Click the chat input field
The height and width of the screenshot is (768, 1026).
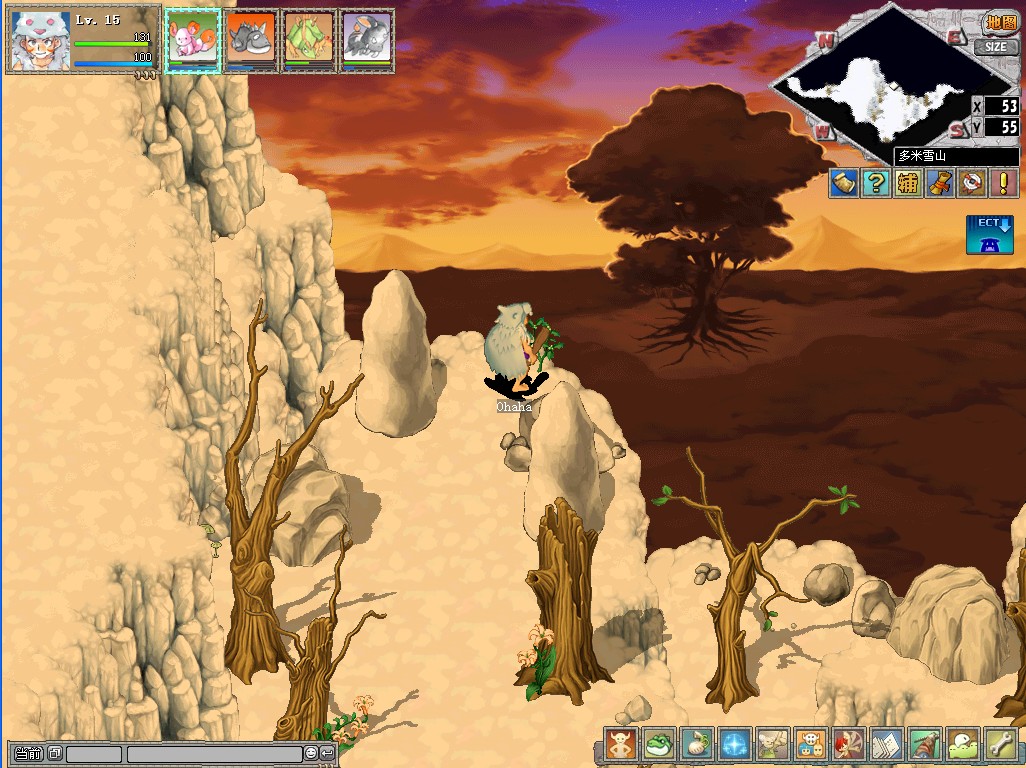click(214, 754)
